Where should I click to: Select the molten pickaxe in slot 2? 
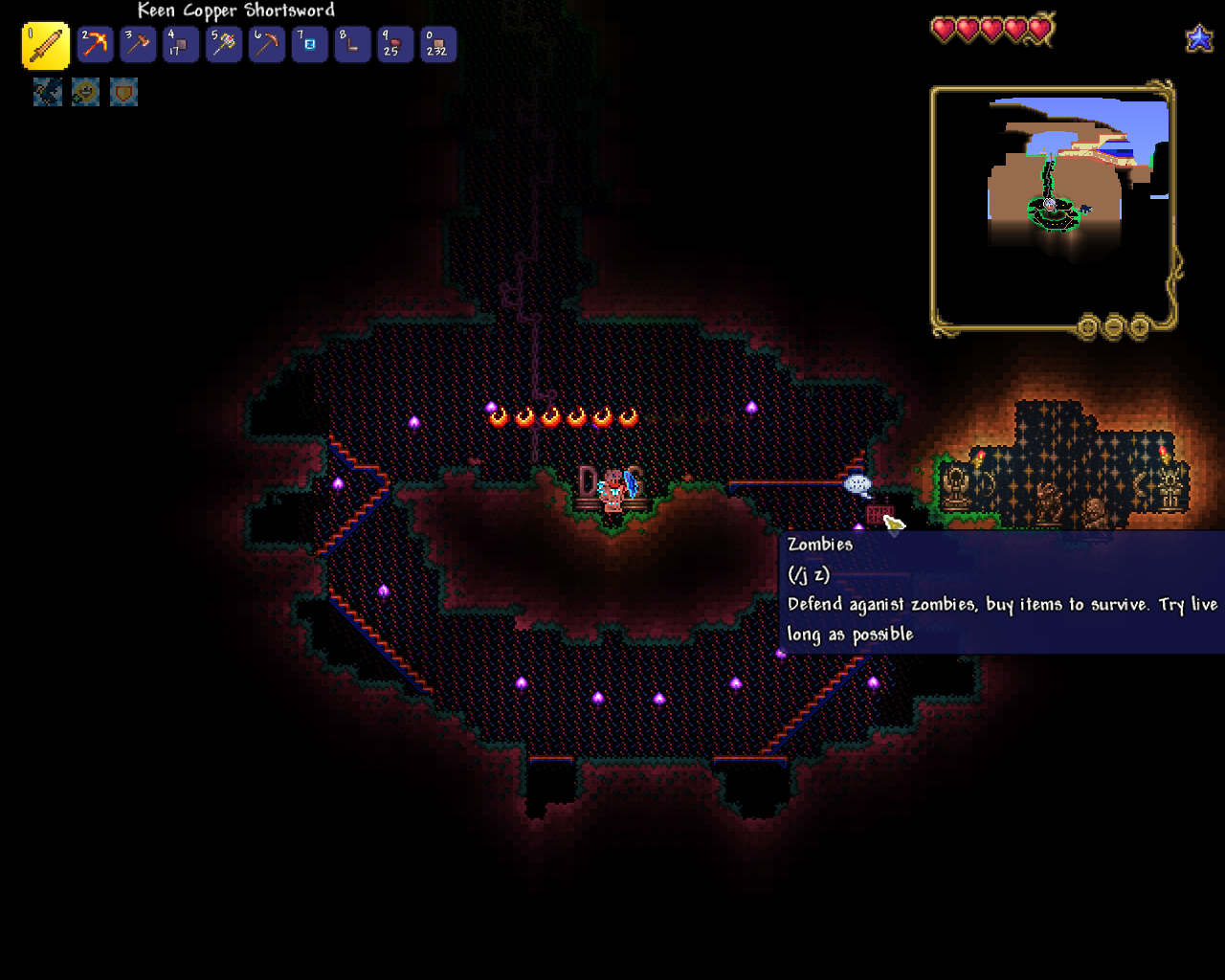click(x=95, y=45)
